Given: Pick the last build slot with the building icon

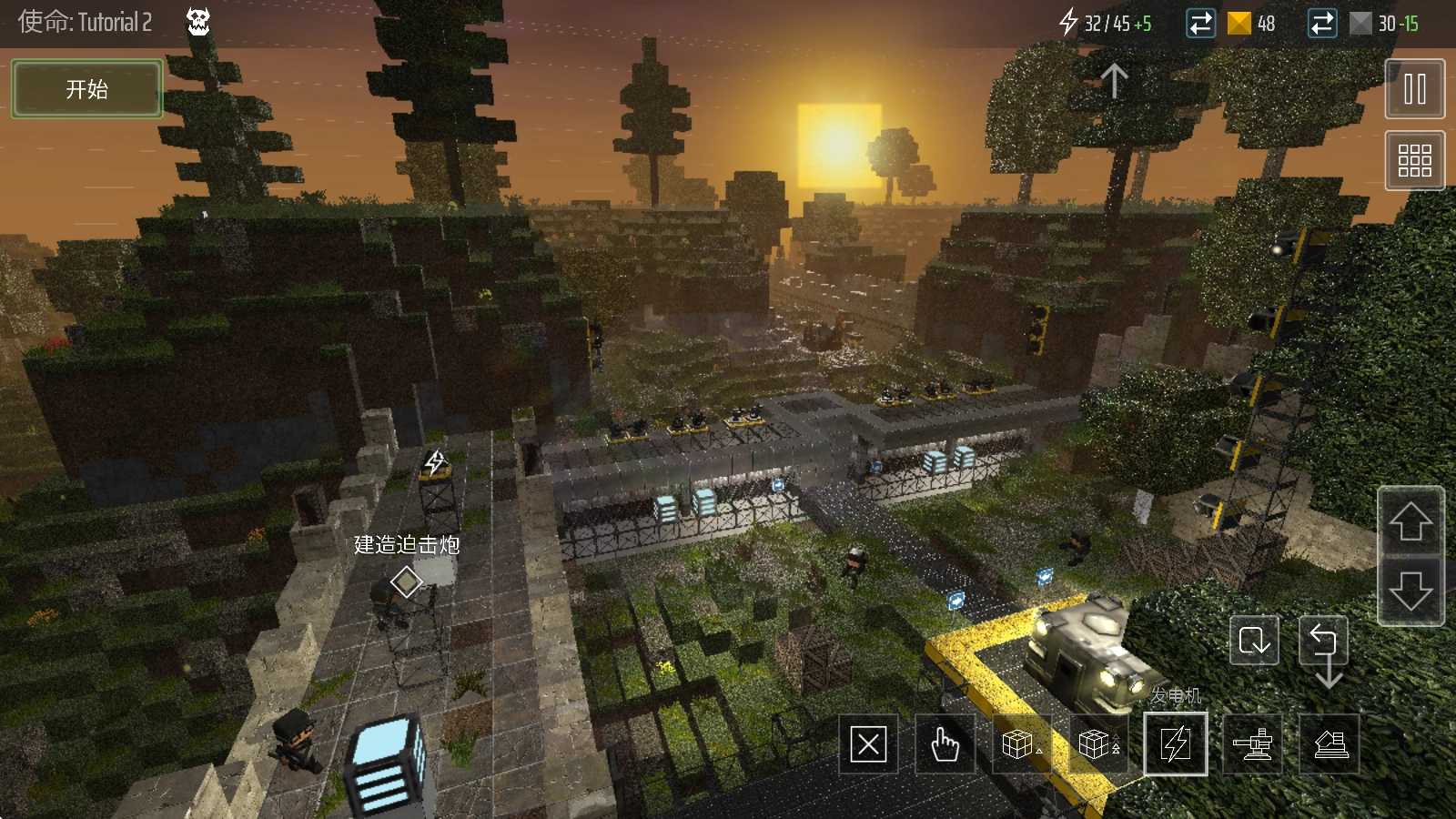Looking at the screenshot, I should tap(1330, 745).
